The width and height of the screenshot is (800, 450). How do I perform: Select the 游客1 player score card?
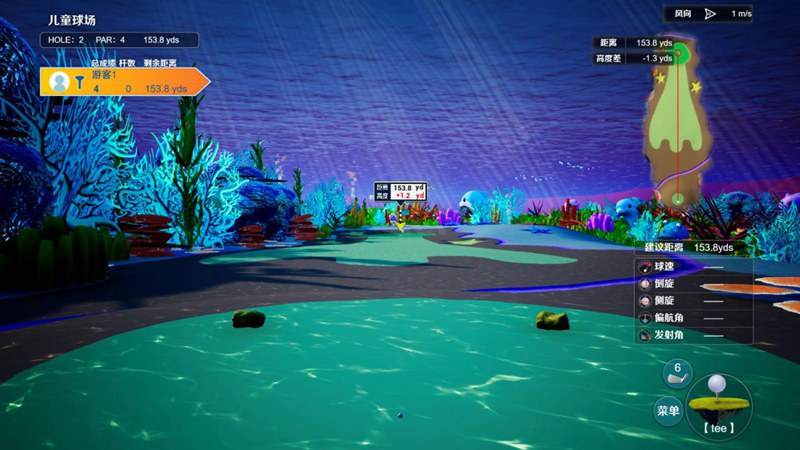point(122,82)
